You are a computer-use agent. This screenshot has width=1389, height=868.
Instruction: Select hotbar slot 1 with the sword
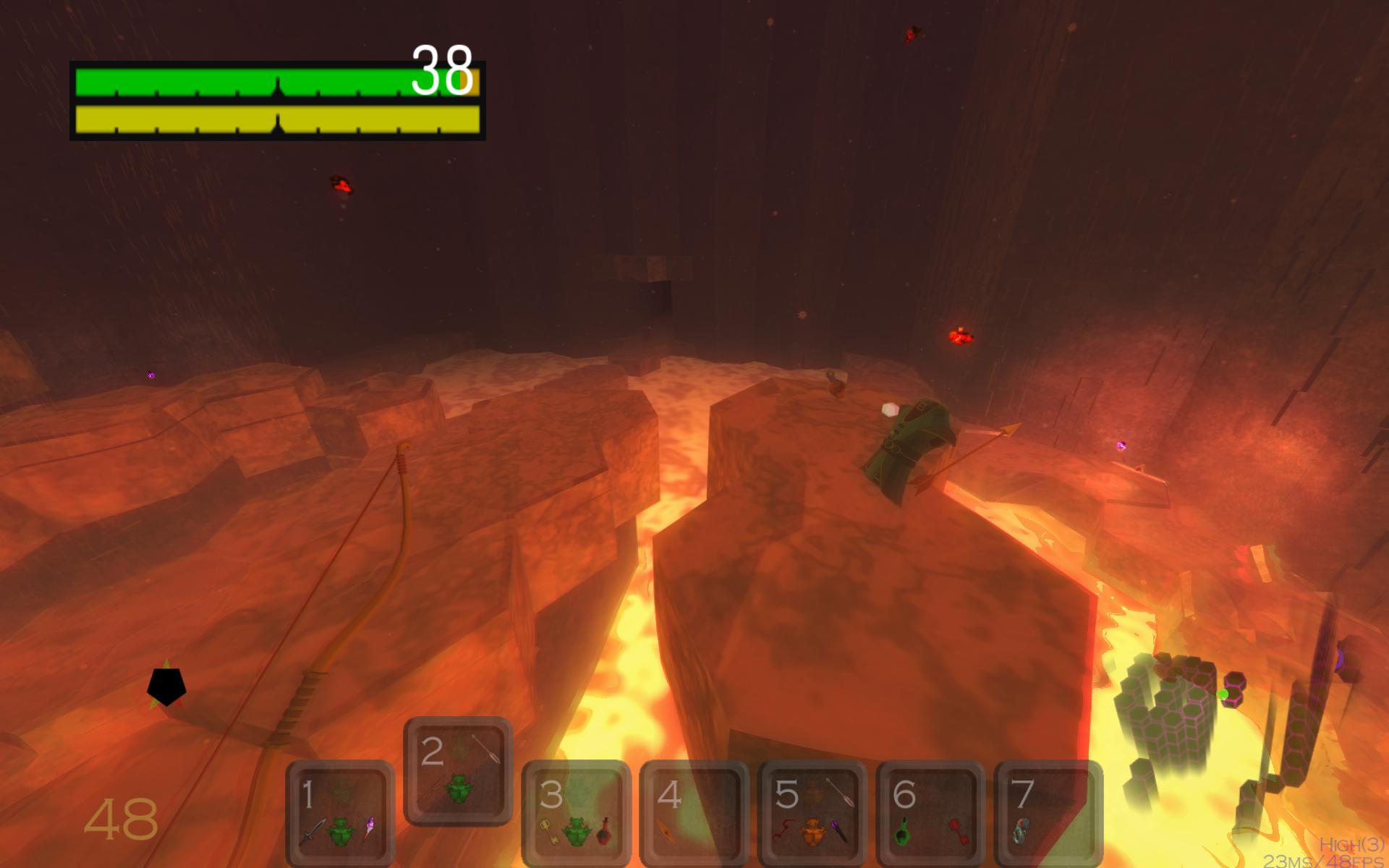[x=341, y=813]
